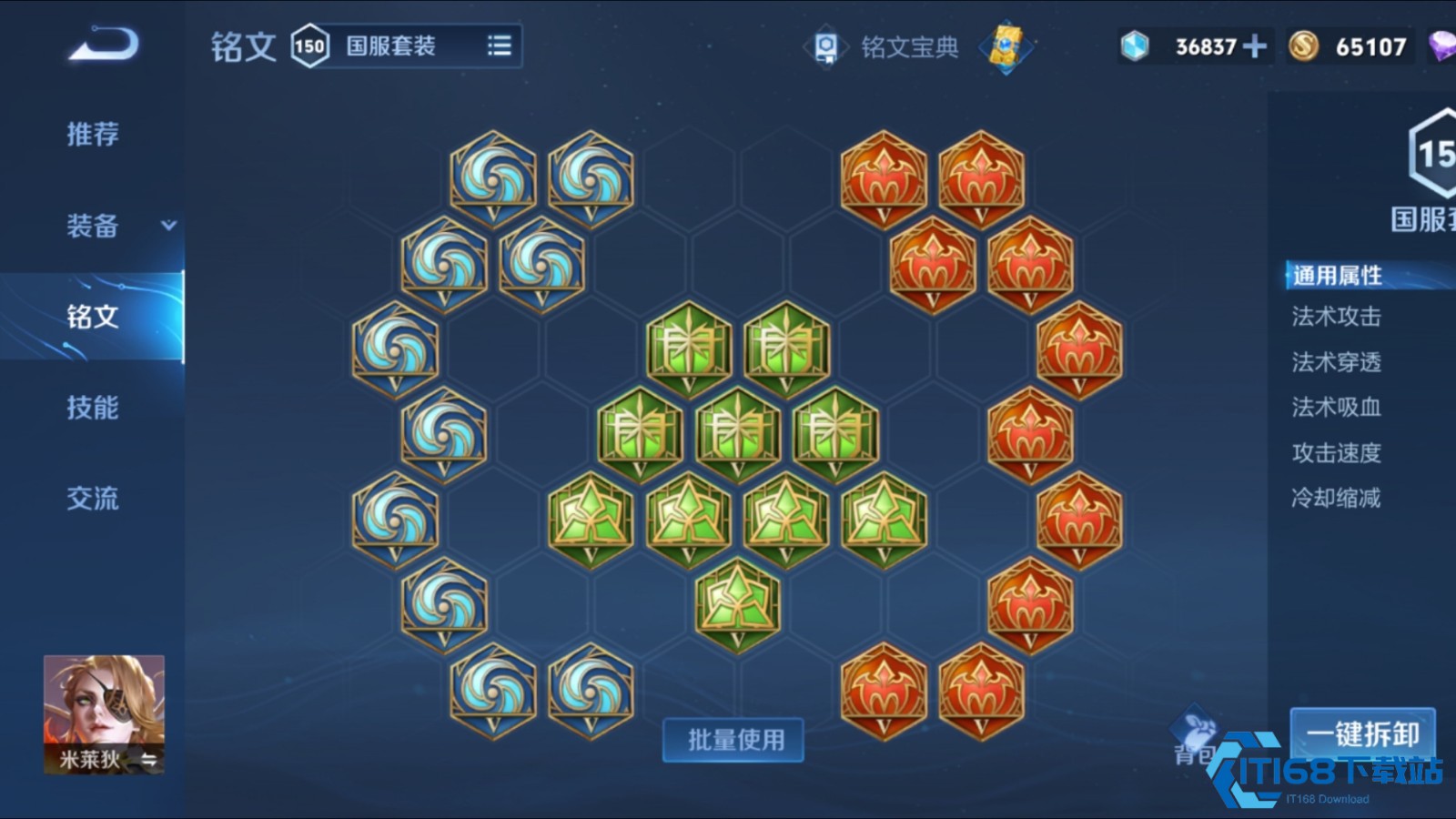The height and width of the screenshot is (819, 1456).
Task: Click the purple gem currency icon
Action: [1443, 45]
